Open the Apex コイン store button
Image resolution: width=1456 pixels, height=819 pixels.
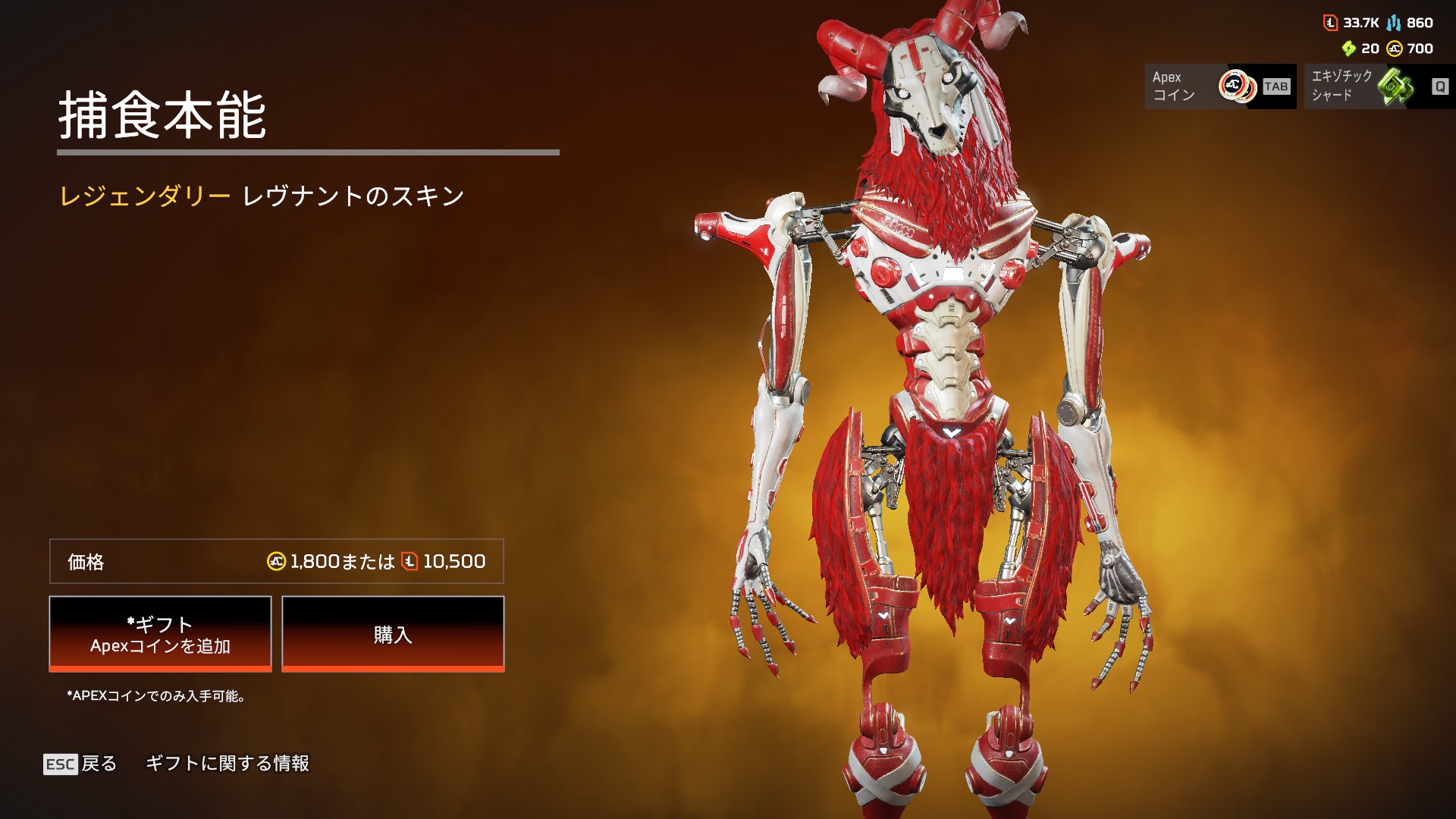[1219, 86]
